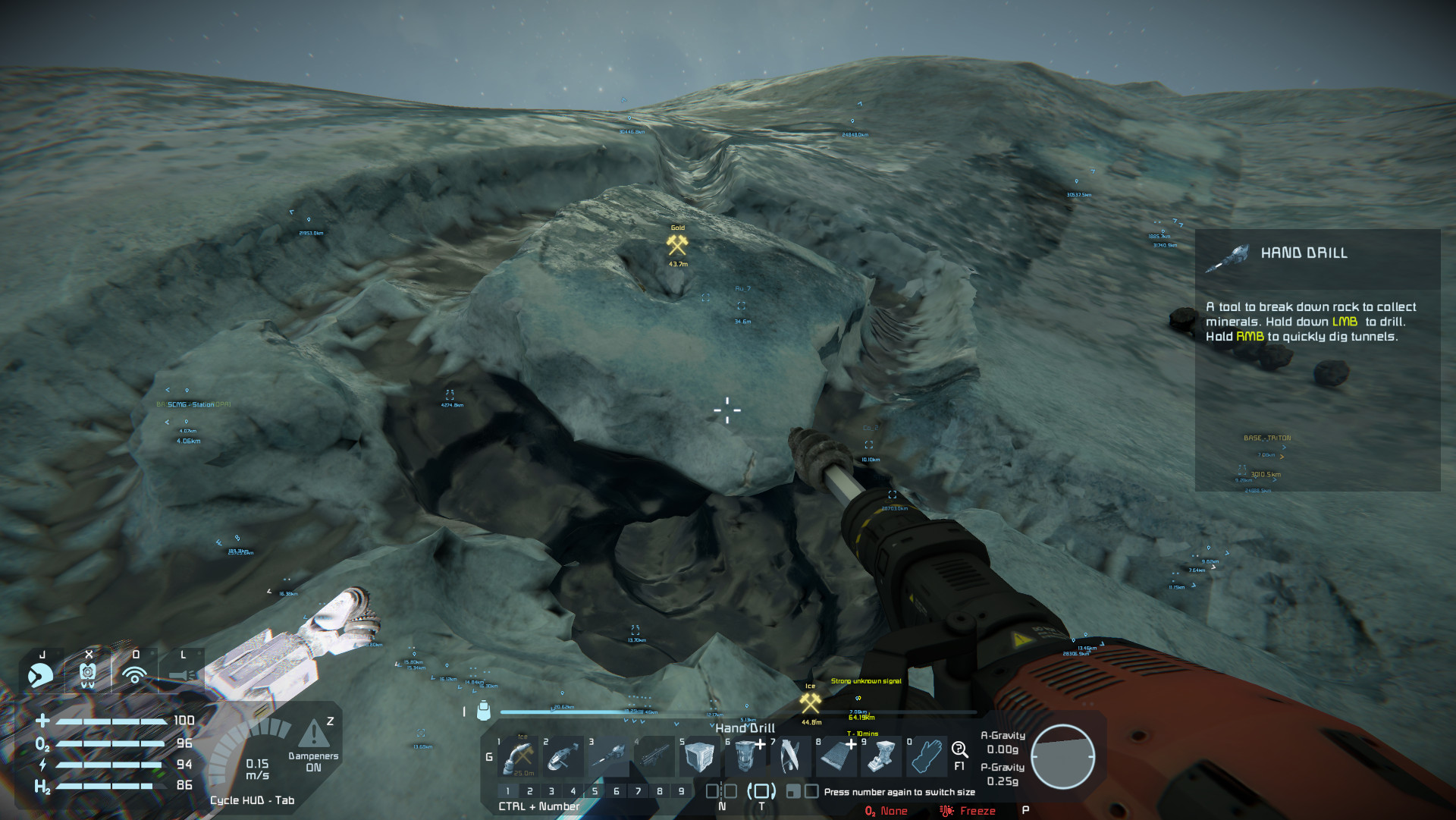Switch to toolbar page 7
This screenshot has width=1456, height=820.
(638, 791)
